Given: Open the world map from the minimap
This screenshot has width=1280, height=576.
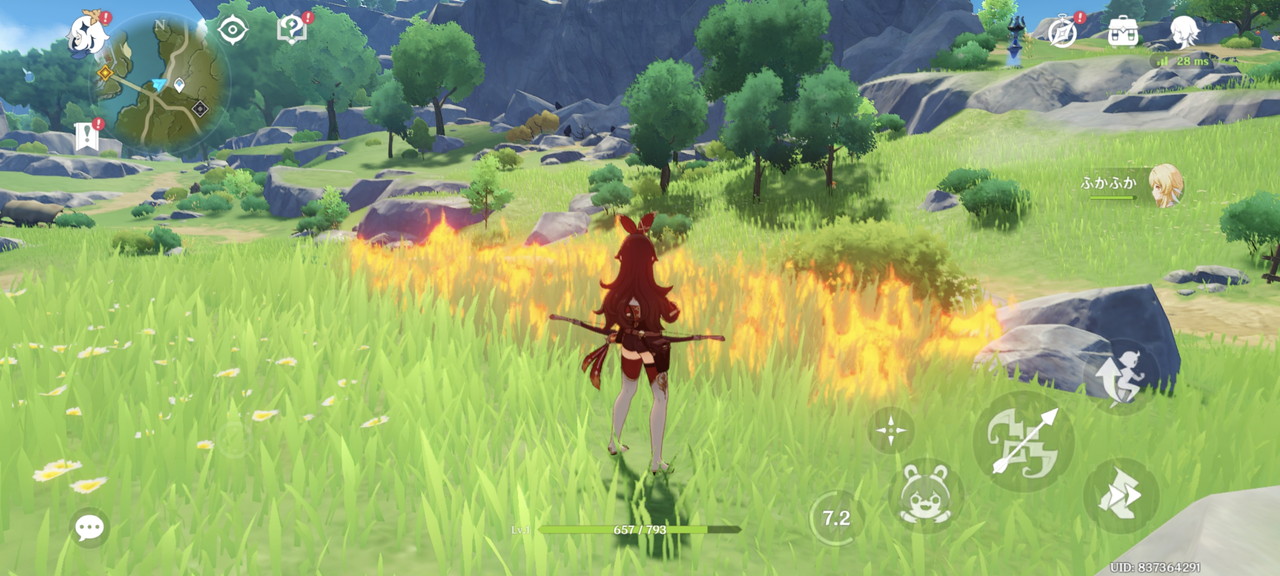Looking at the screenshot, I should (163, 83).
